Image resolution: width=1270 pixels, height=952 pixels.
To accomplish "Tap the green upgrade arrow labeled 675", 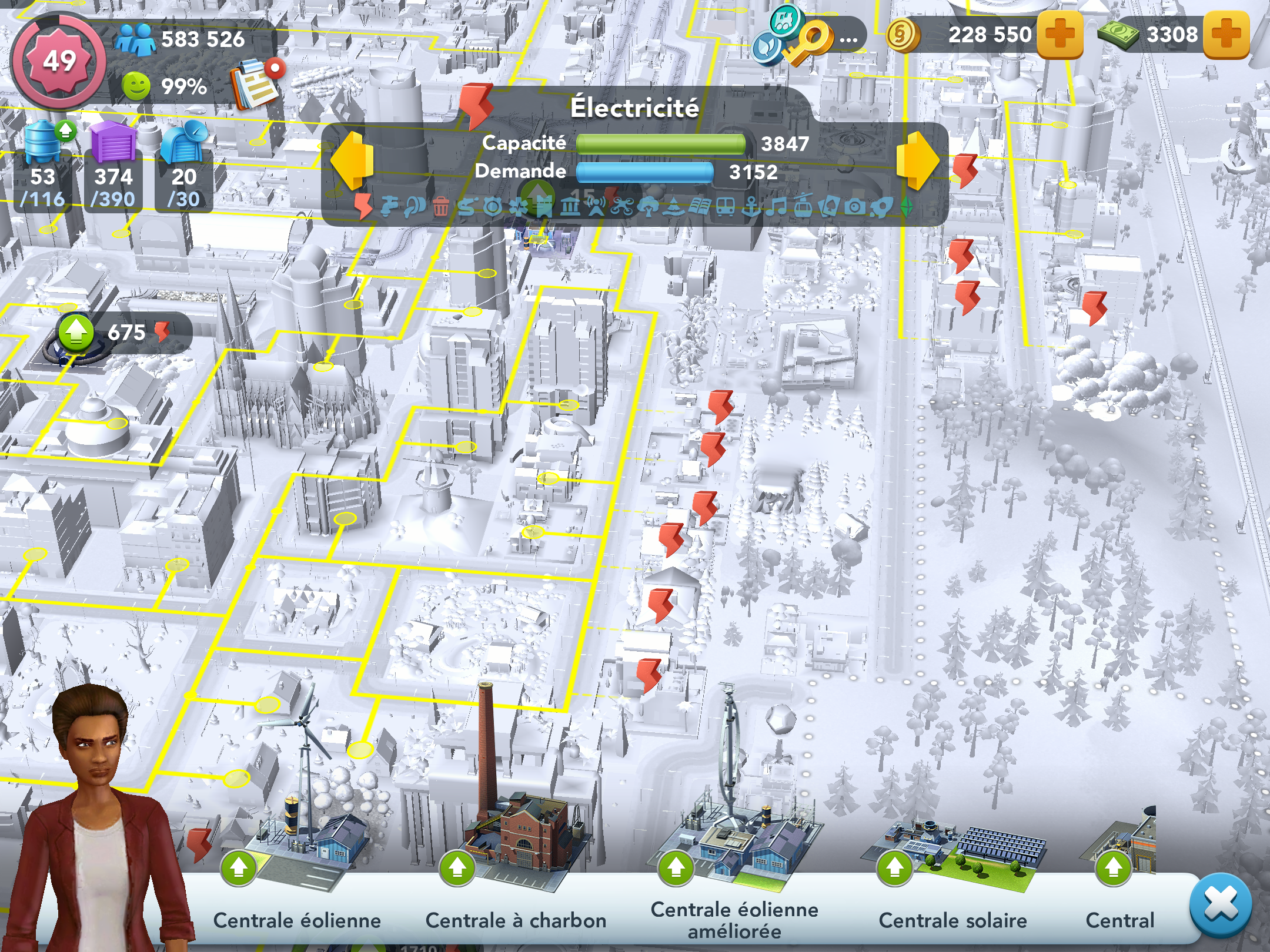I will (76, 333).
